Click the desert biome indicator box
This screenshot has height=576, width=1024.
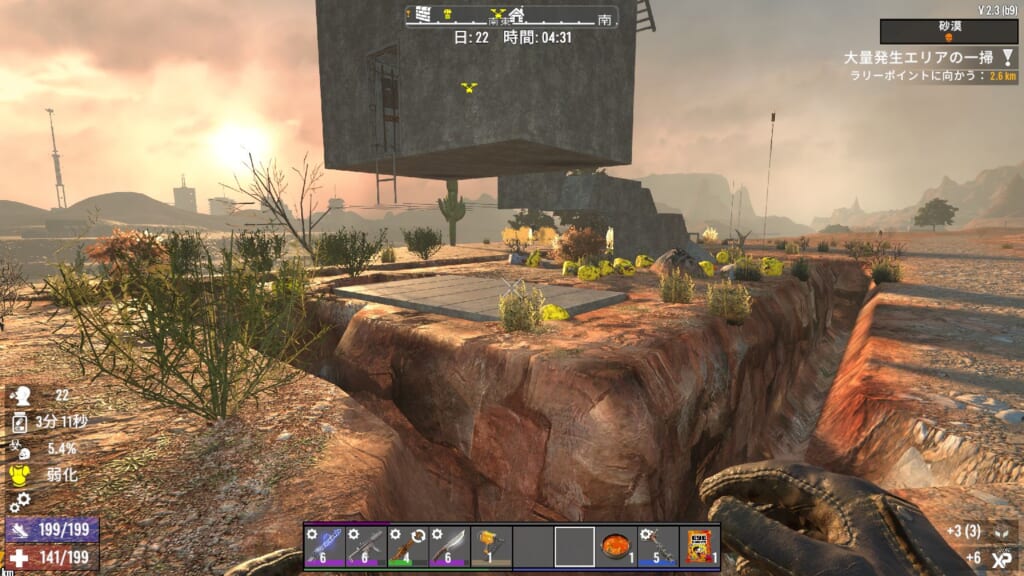click(x=948, y=31)
